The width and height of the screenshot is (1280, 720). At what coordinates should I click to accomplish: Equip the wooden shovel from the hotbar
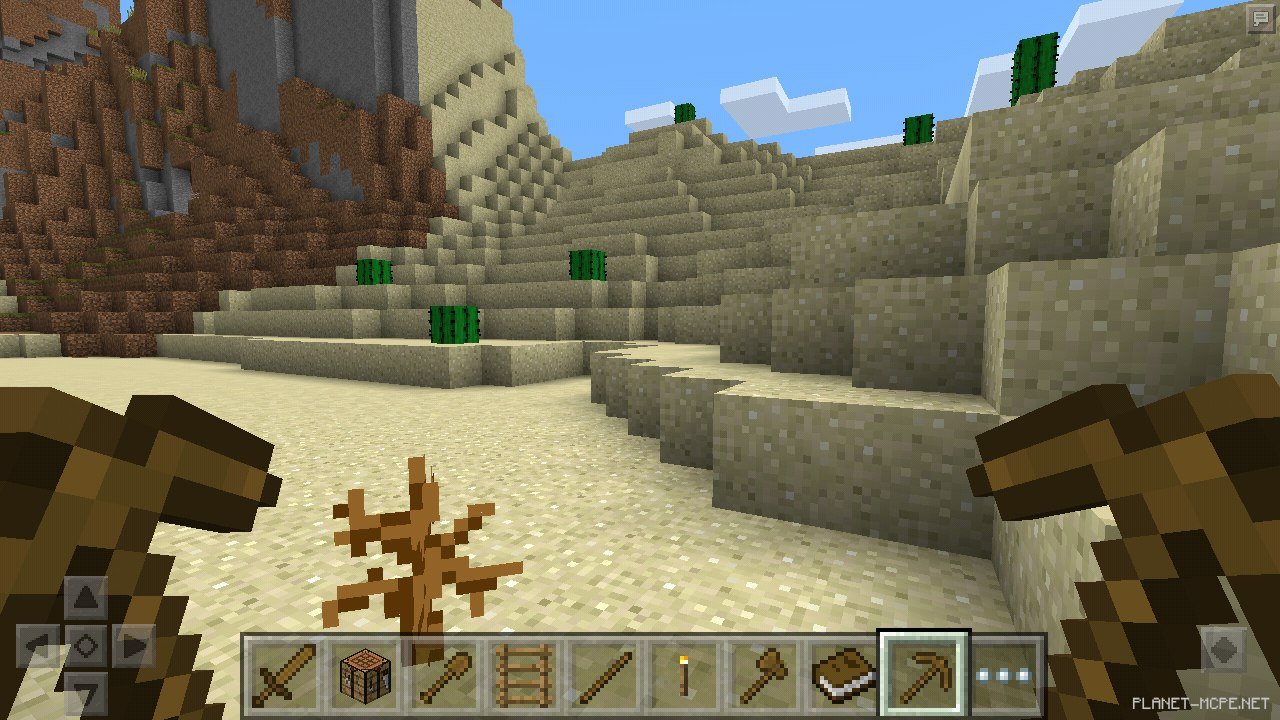441,673
